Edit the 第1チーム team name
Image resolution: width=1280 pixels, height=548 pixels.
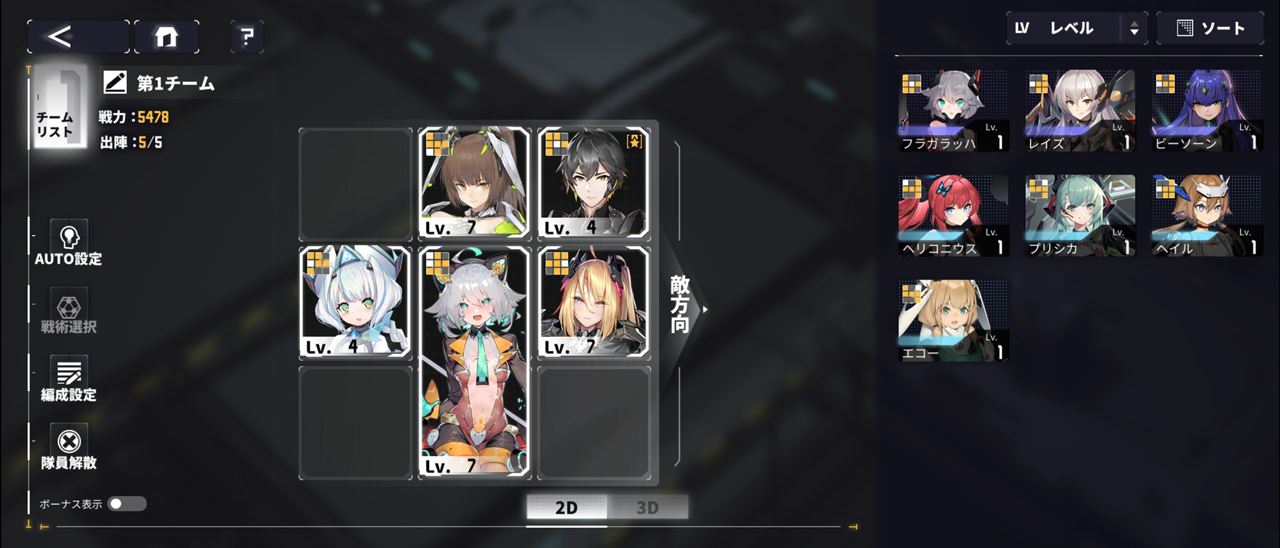pos(116,83)
